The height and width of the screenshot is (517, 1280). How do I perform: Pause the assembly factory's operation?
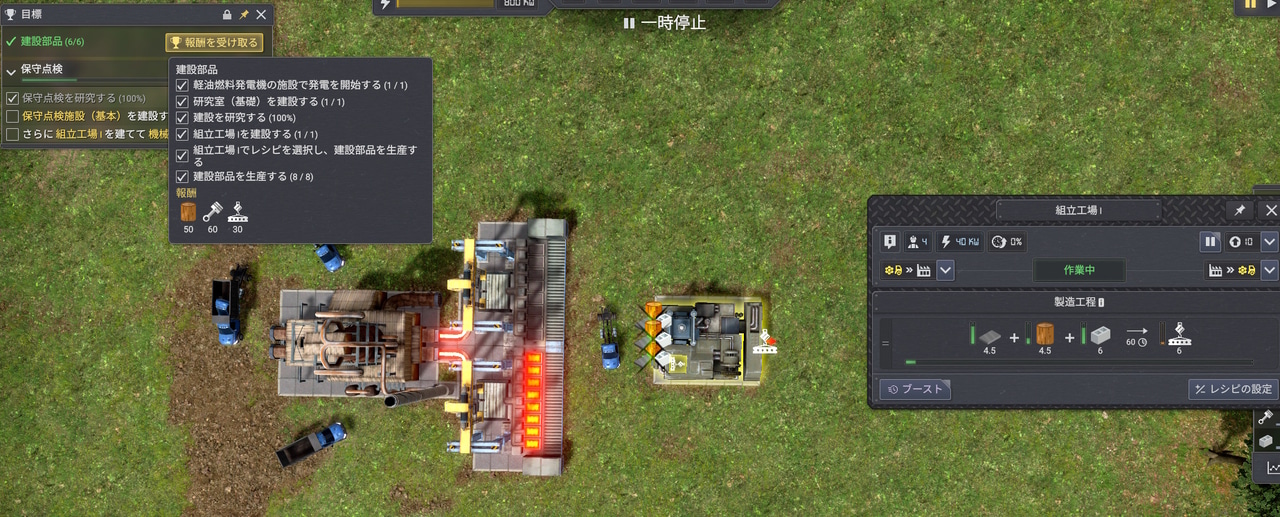click(x=1210, y=241)
